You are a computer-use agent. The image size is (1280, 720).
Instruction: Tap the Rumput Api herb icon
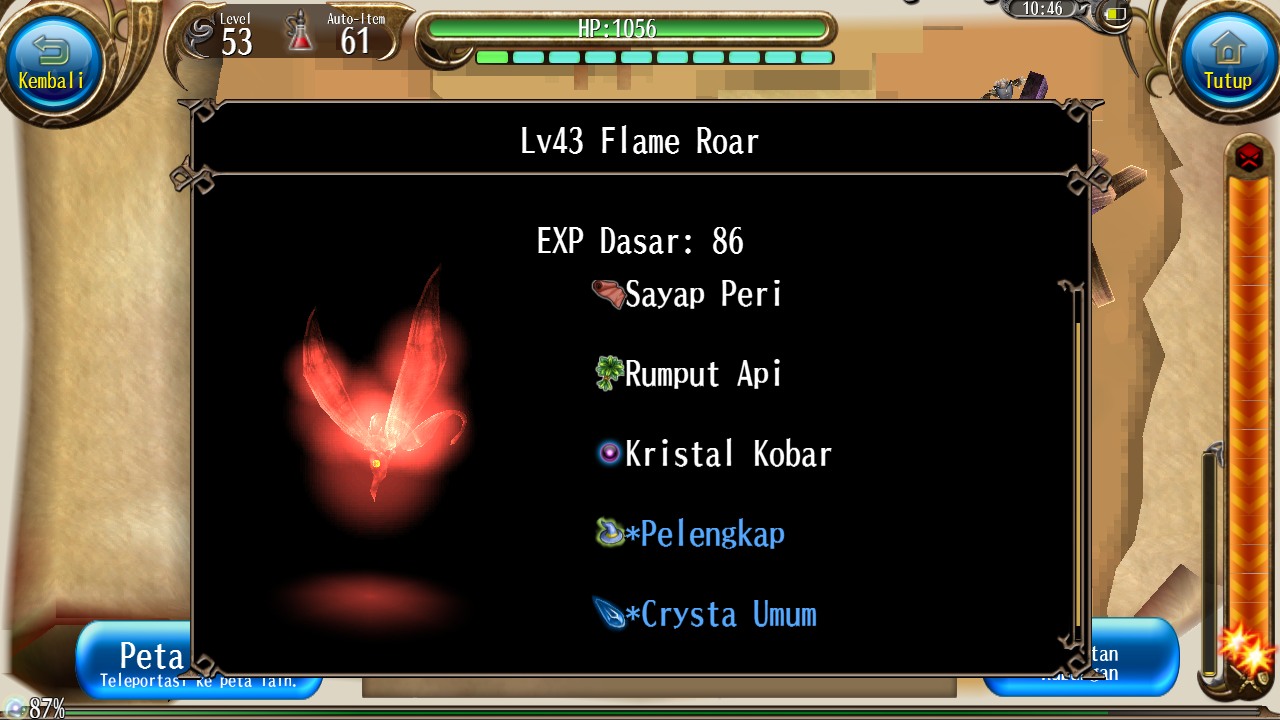click(x=607, y=373)
